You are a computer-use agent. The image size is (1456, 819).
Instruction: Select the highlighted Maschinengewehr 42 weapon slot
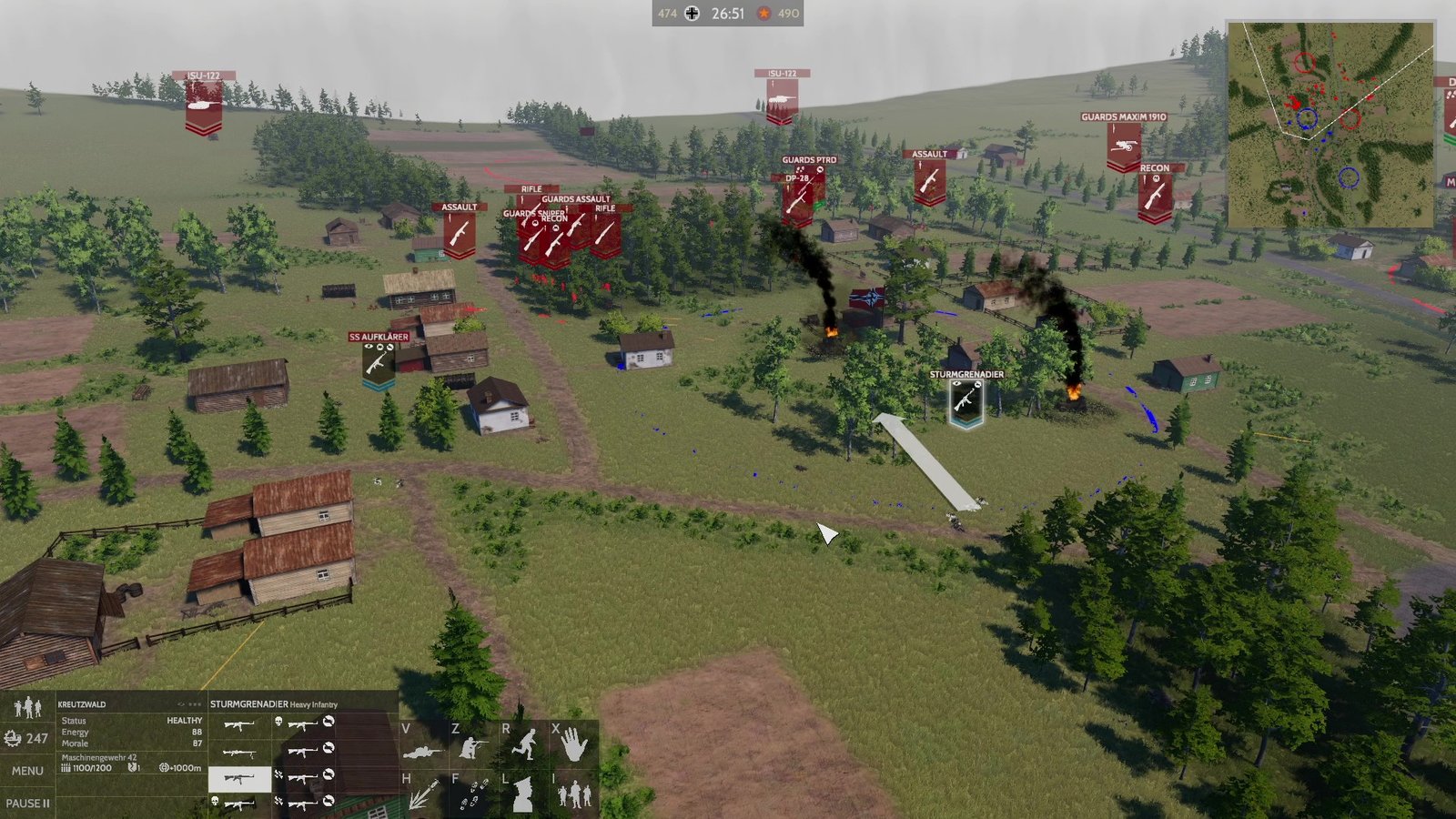tap(241, 780)
